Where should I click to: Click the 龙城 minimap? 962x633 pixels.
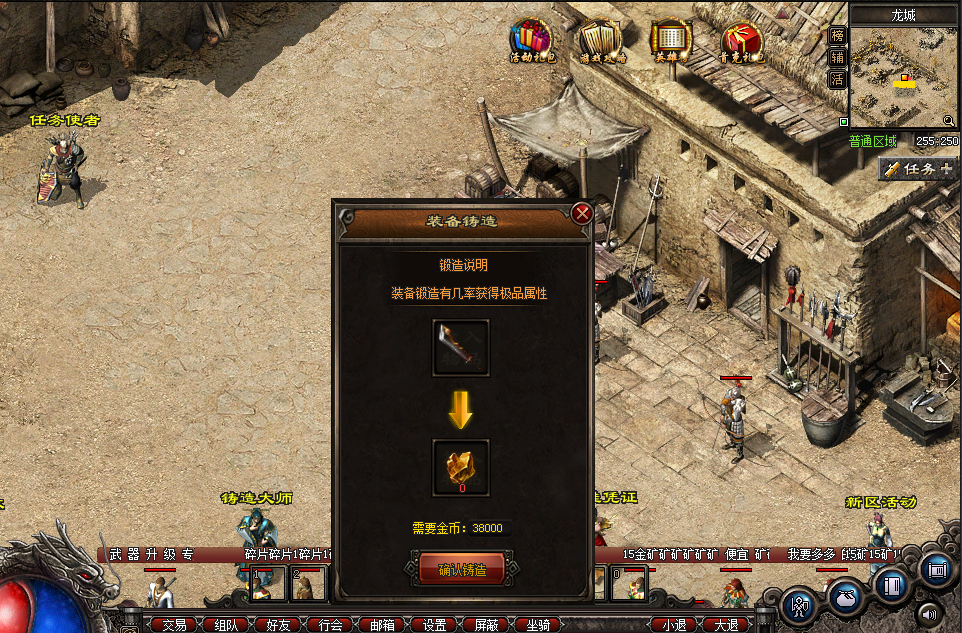coord(904,72)
